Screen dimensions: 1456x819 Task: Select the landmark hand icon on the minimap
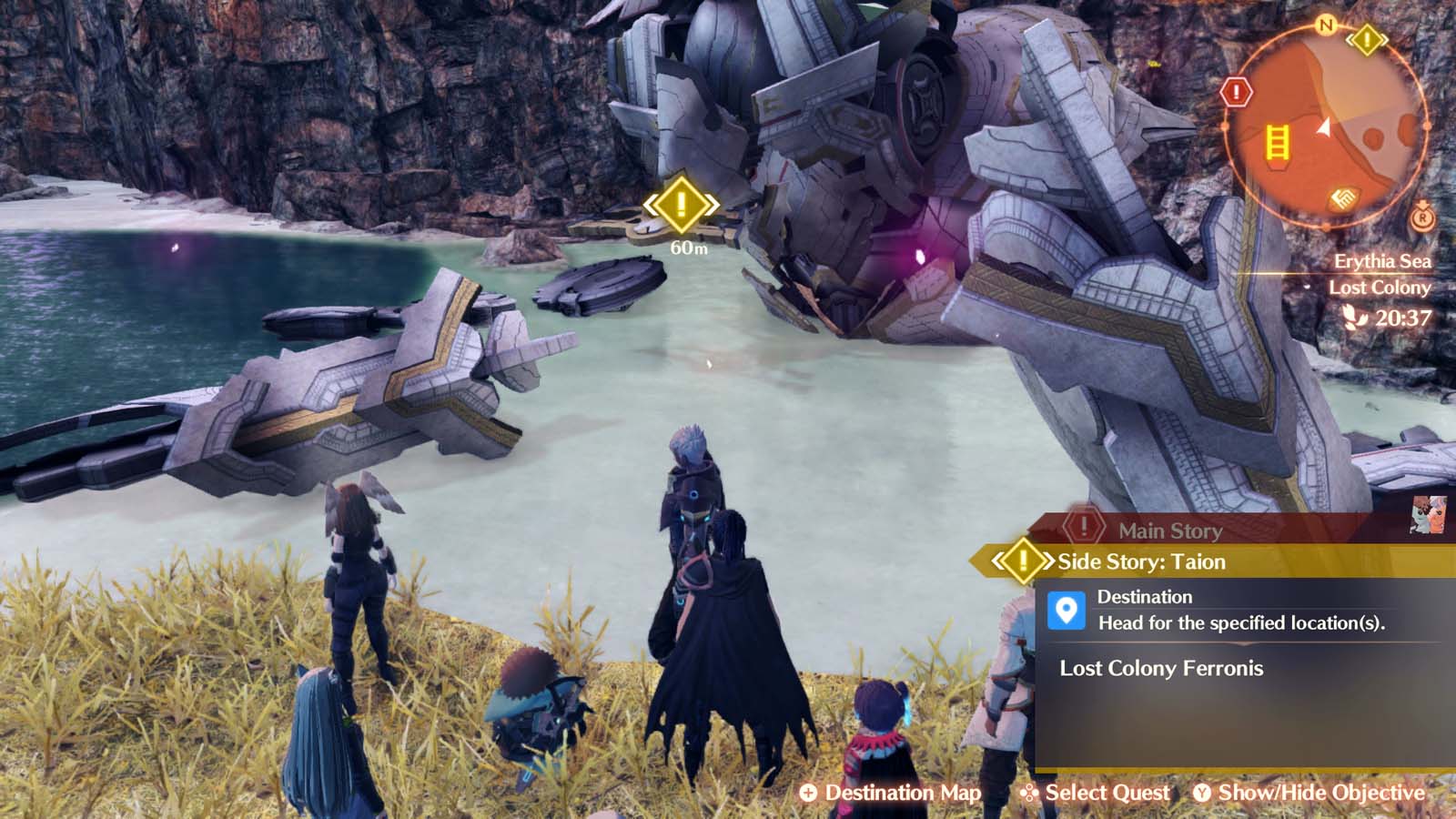pos(1343,197)
